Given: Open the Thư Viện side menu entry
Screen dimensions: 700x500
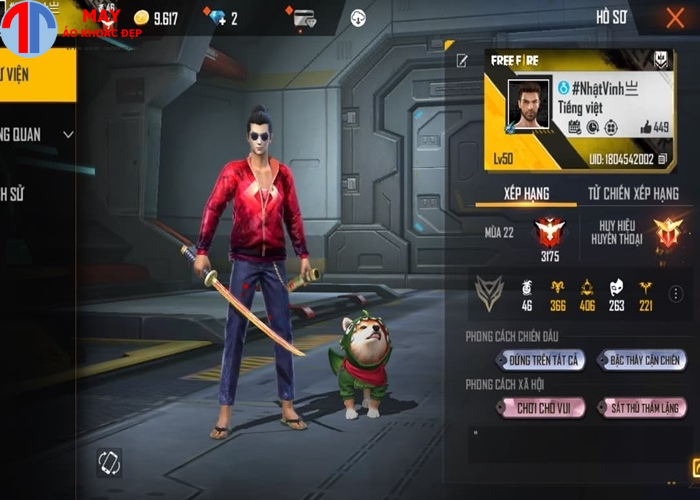Looking at the screenshot, I should point(30,73).
